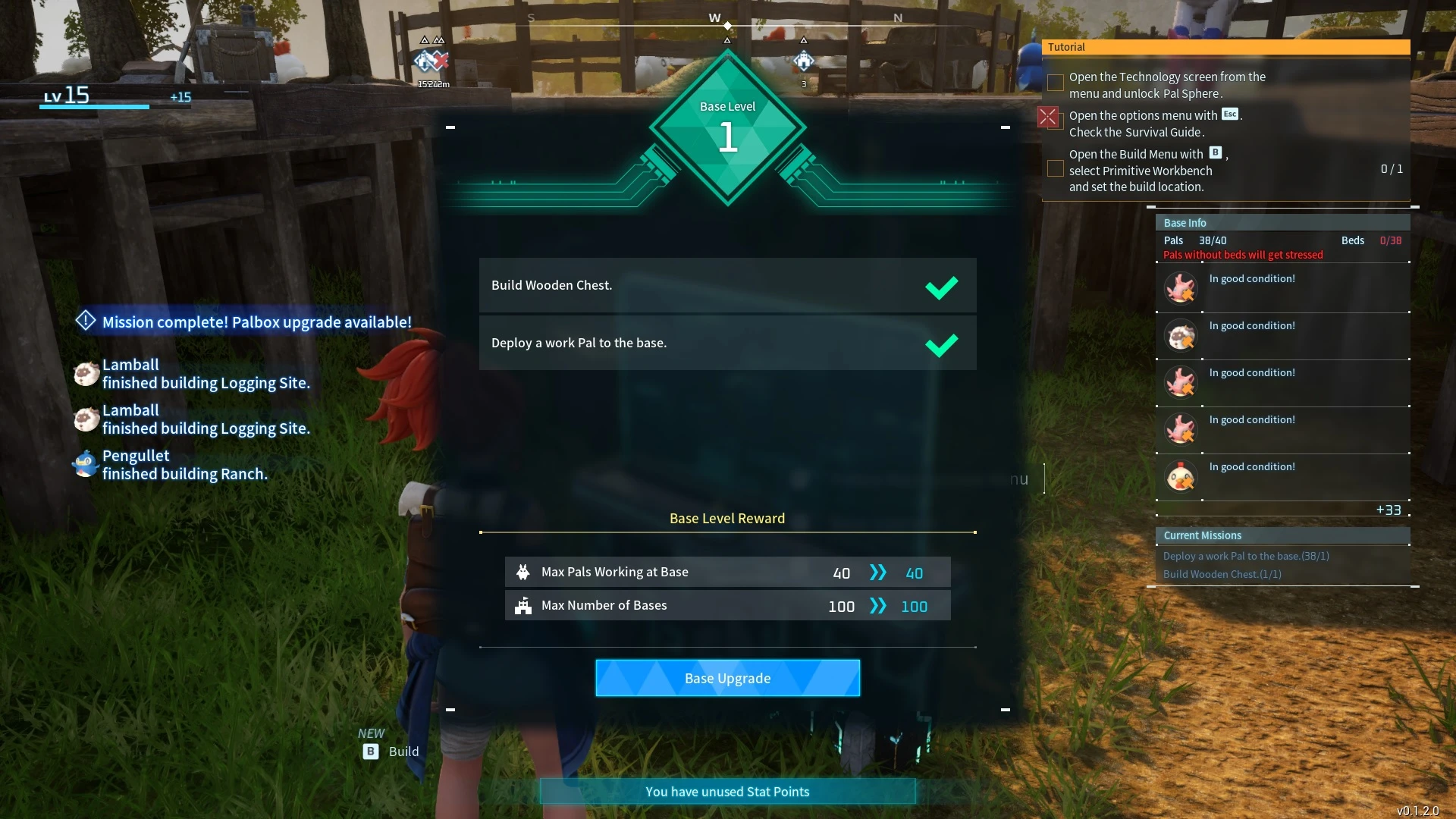Check the Primitive Workbench build tutorial checkbox
This screenshot has width=1456, height=819.
(x=1055, y=168)
